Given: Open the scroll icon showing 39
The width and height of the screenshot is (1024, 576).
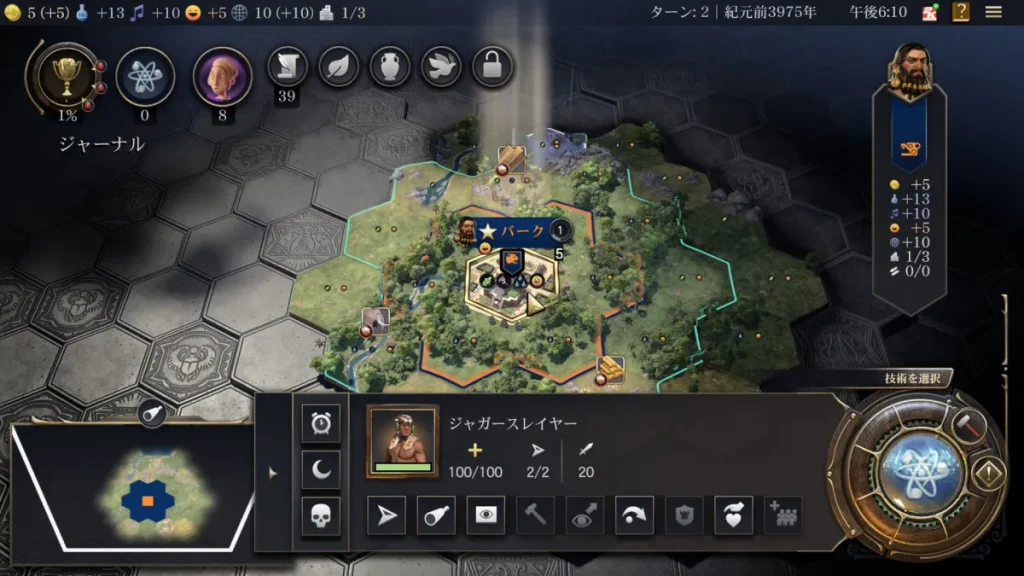Looking at the screenshot, I should pyautogui.click(x=287, y=67).
